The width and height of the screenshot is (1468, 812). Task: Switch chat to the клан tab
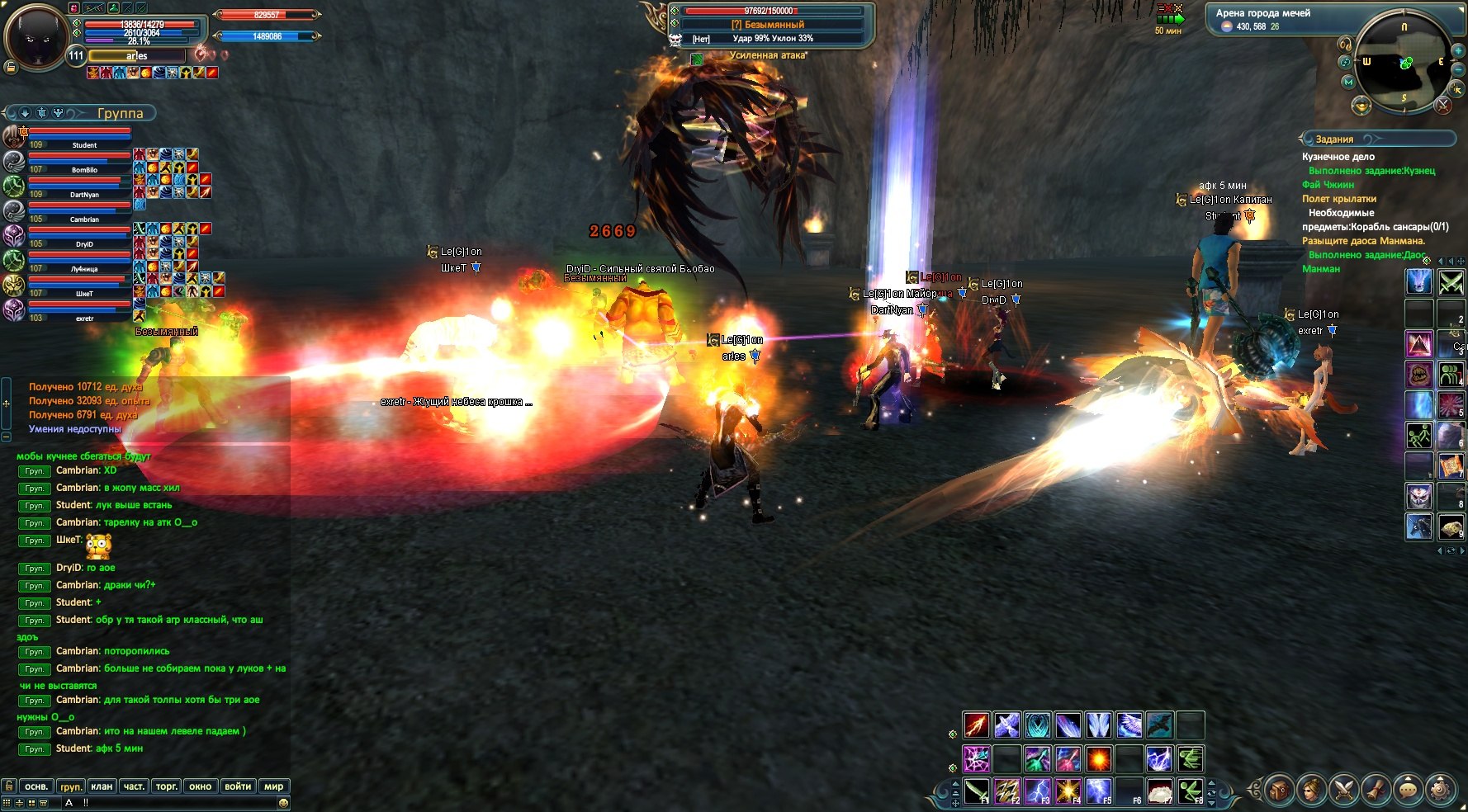coord(102,786)
